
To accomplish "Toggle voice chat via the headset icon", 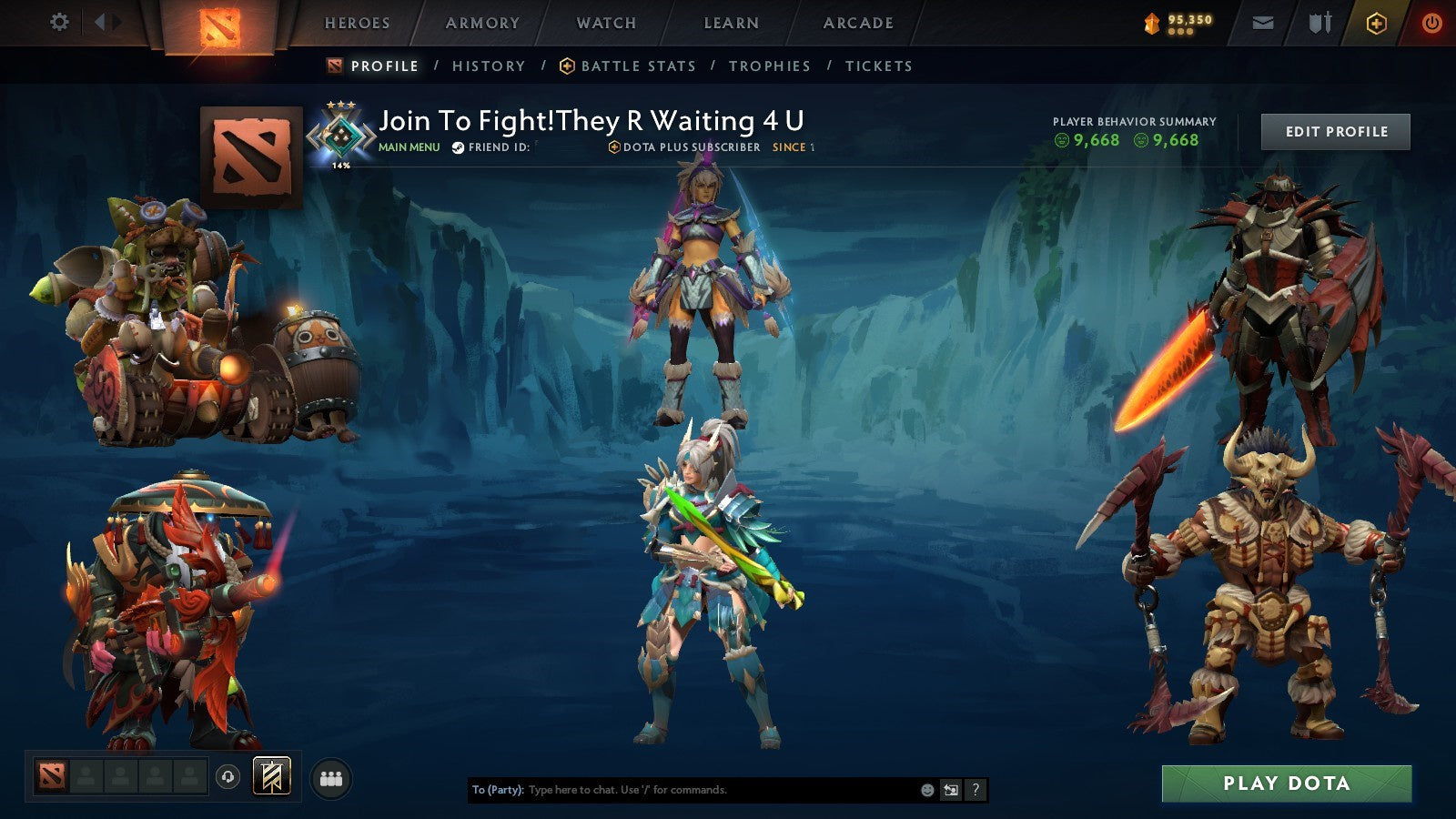I will (227, 778).
